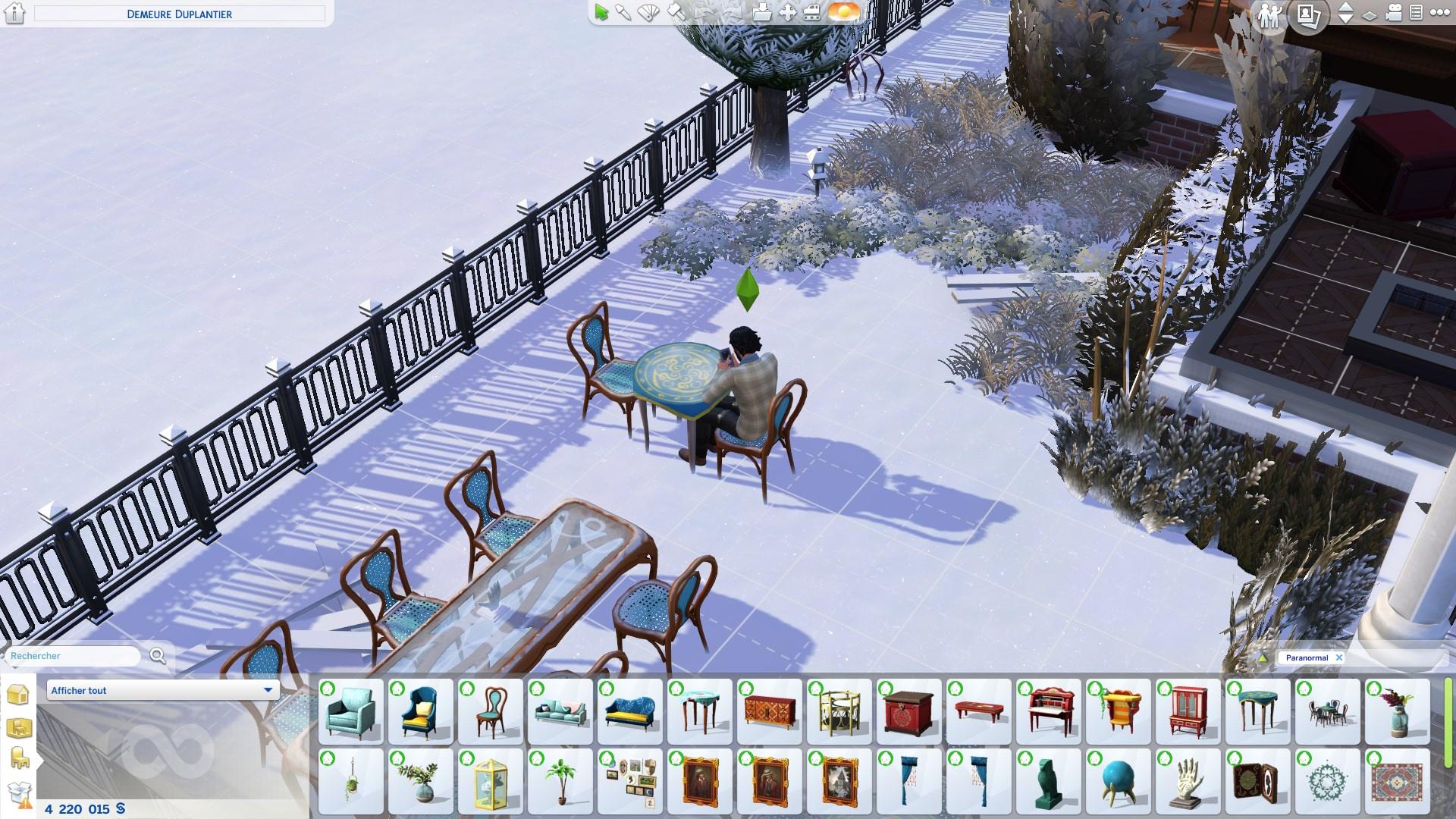
Task: Expand the more options ellipsis menu
Action: (1442, 11)
